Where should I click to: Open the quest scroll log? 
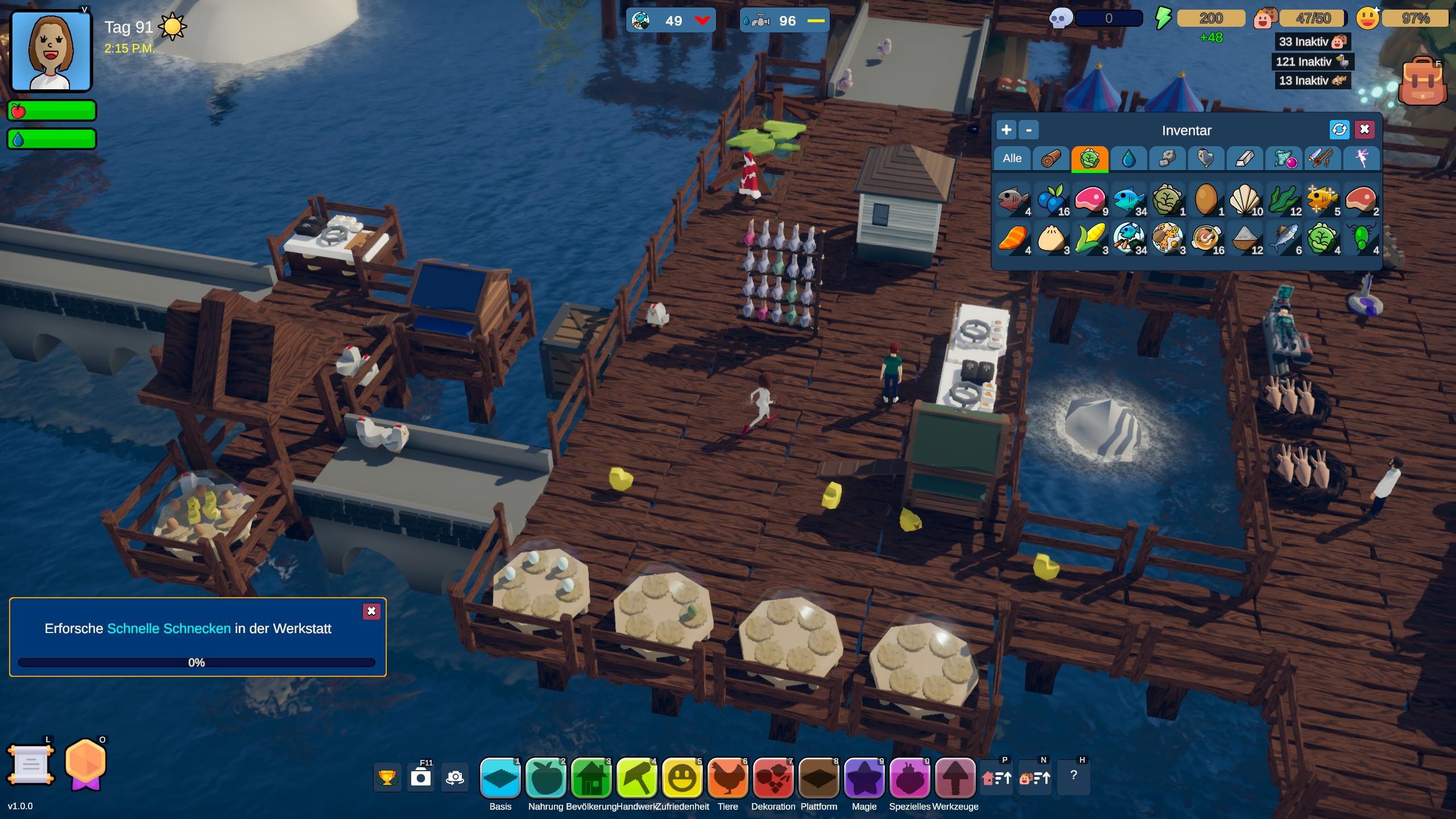31,765
